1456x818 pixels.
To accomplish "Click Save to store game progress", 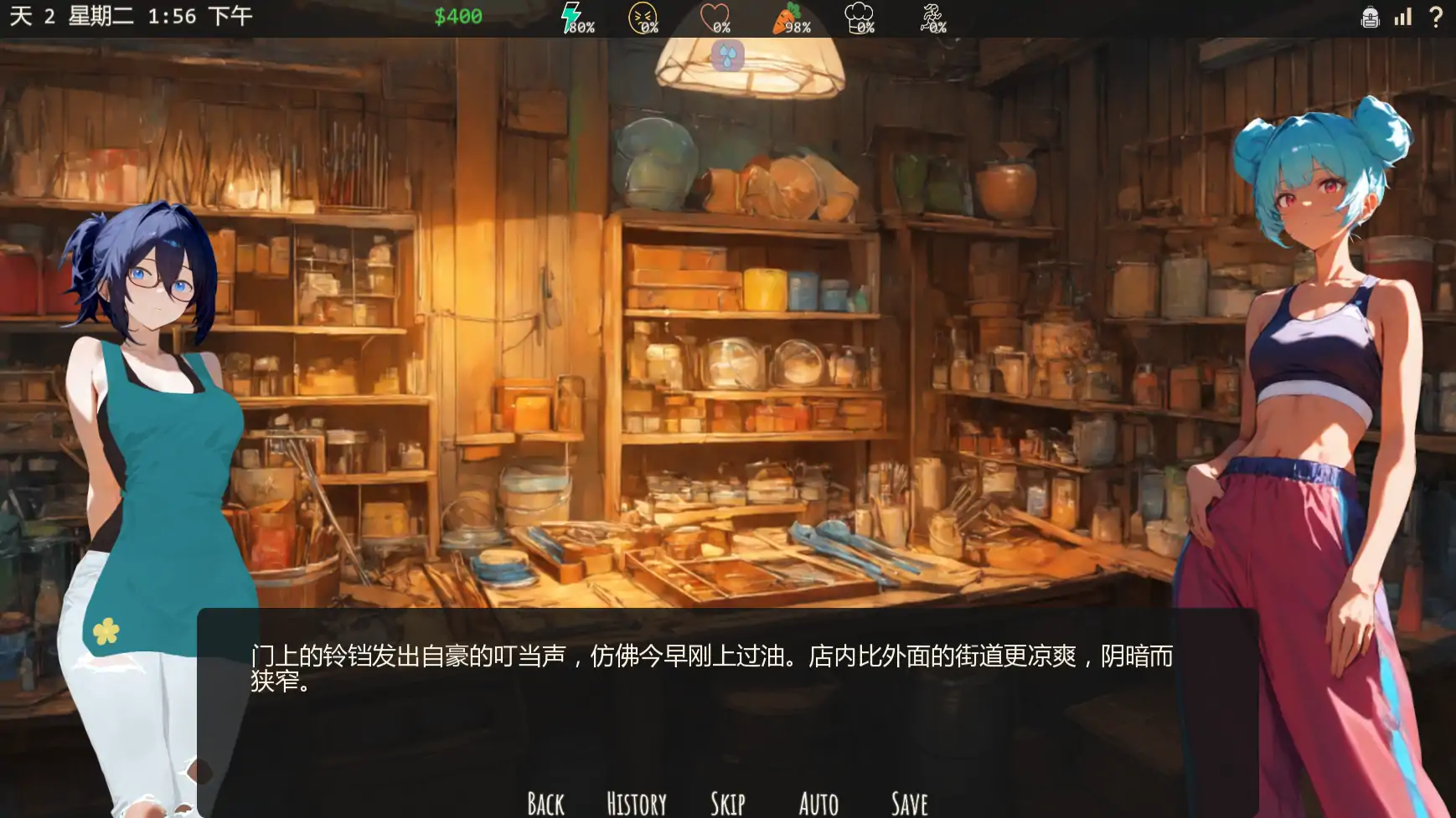I will coord(909,801).
